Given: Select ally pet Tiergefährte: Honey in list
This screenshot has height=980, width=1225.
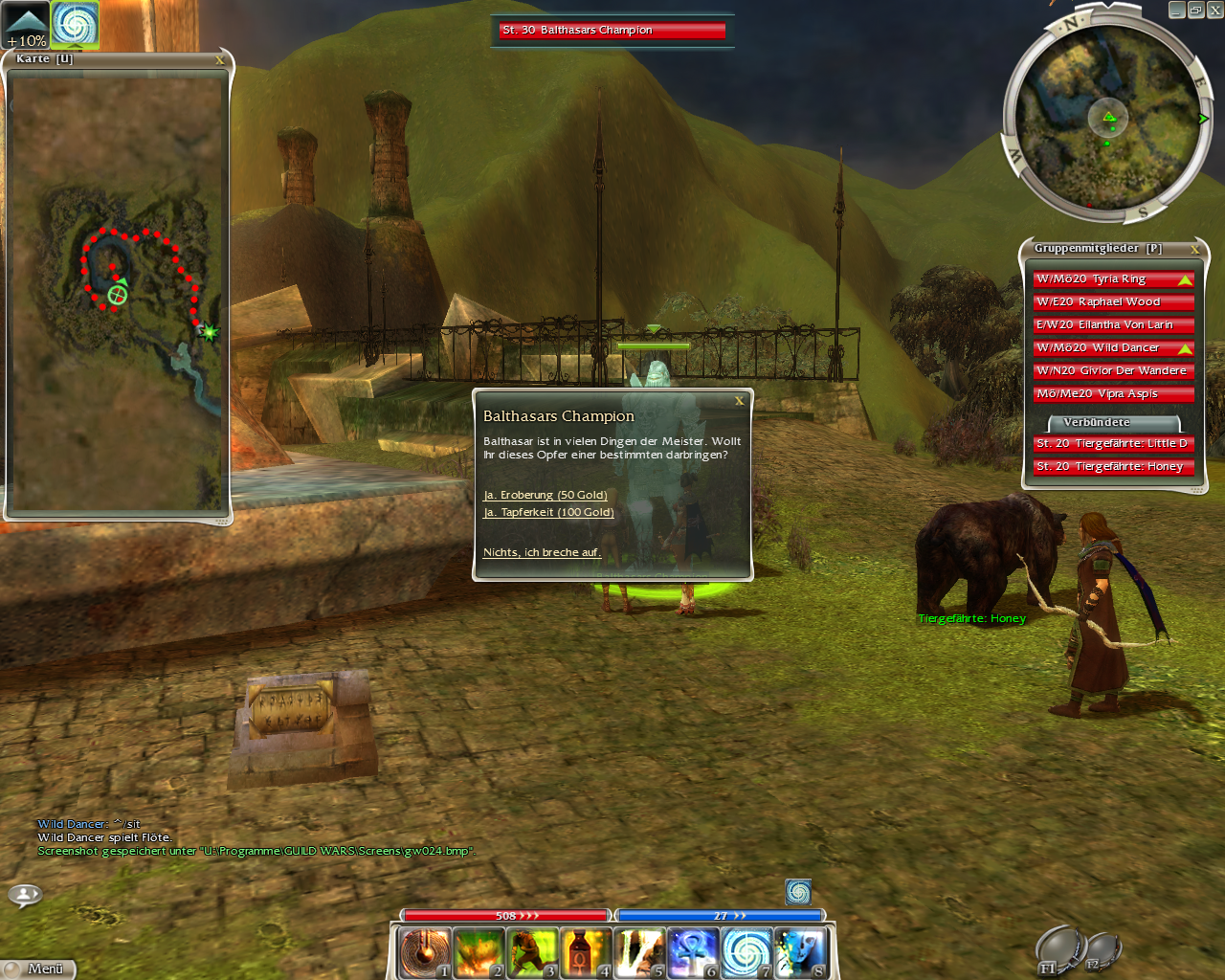Looking at the screenshot, I should pyautogui.click(x=1112, y=467).
